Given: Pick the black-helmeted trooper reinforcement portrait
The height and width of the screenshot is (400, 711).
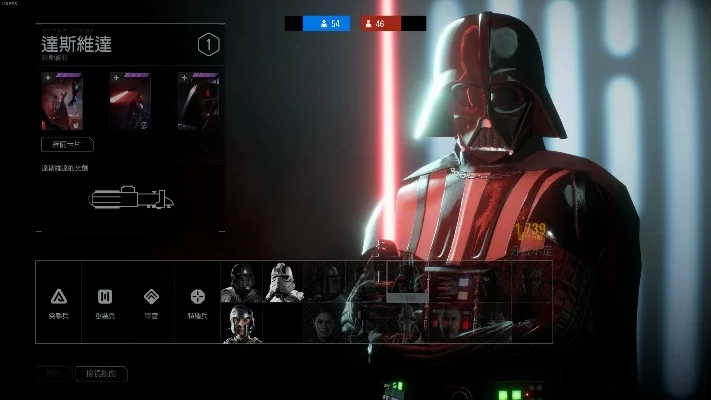Looking at the screenshot, I should click(241, 282).
